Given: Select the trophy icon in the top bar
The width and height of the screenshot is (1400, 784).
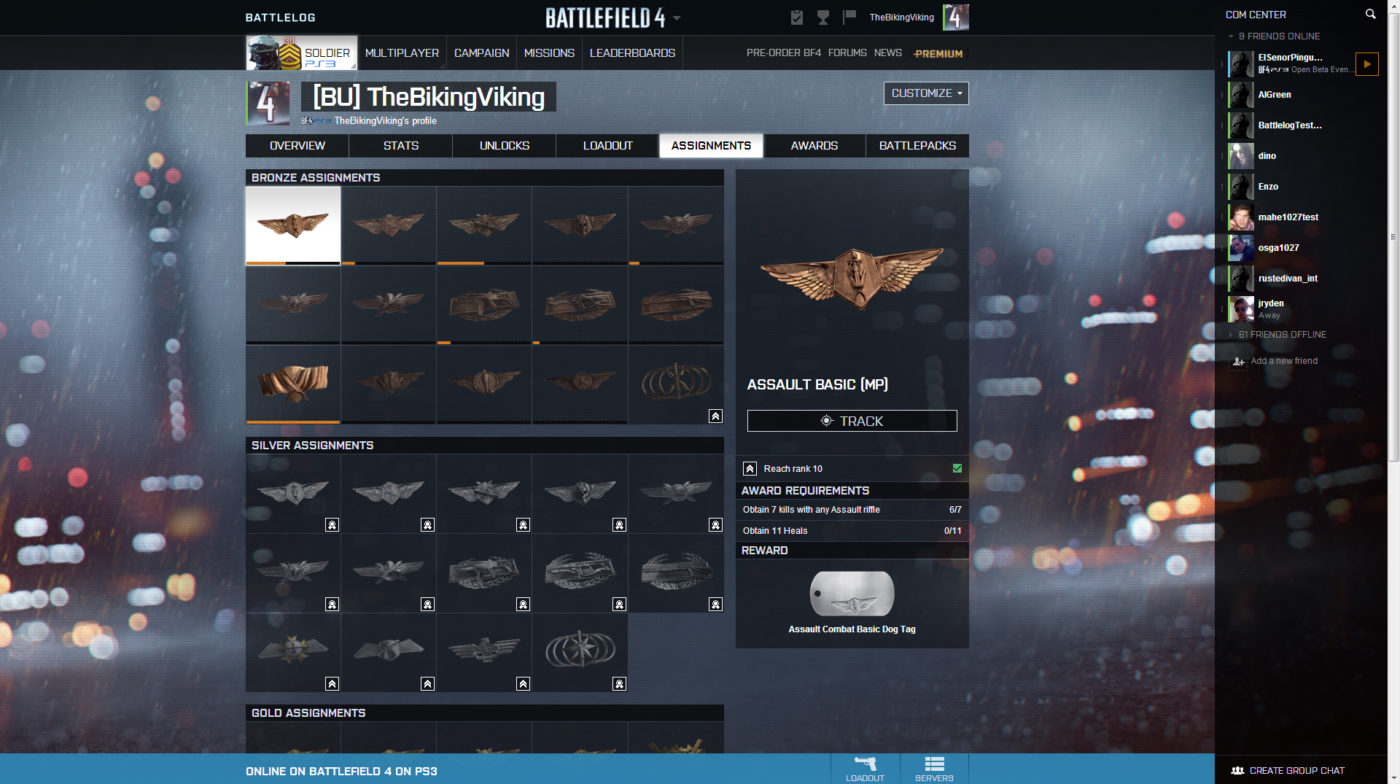Looking at the screenshot, I should [x=822, y=17].
